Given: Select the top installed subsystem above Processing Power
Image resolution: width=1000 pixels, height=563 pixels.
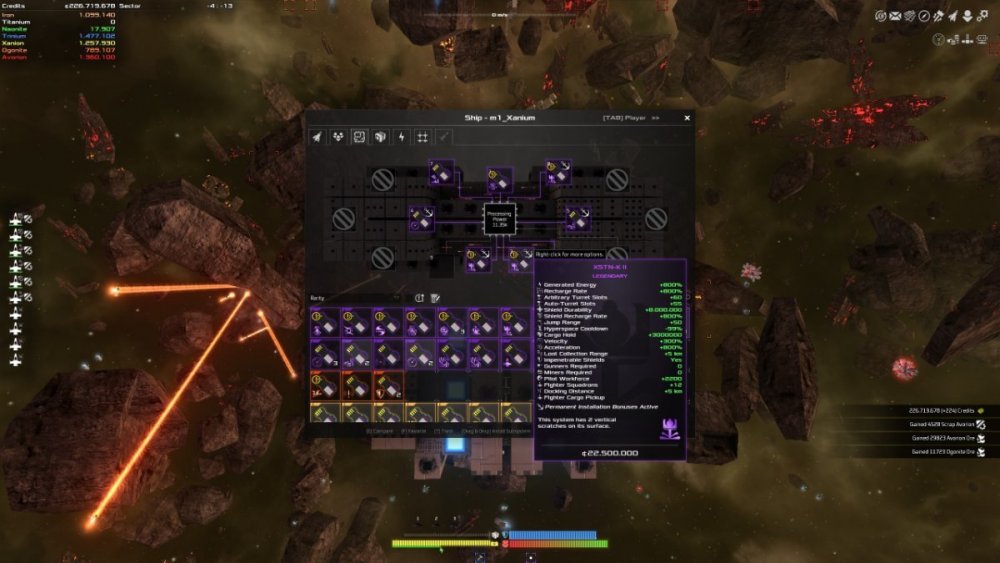Looking at the screenshot, I should coord(498,180).
